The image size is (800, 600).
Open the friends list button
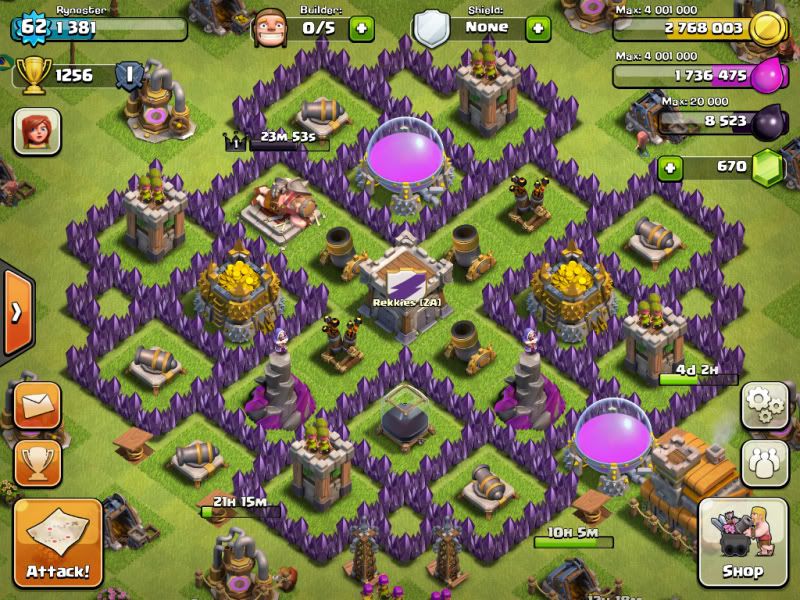(x=764, y=463)
